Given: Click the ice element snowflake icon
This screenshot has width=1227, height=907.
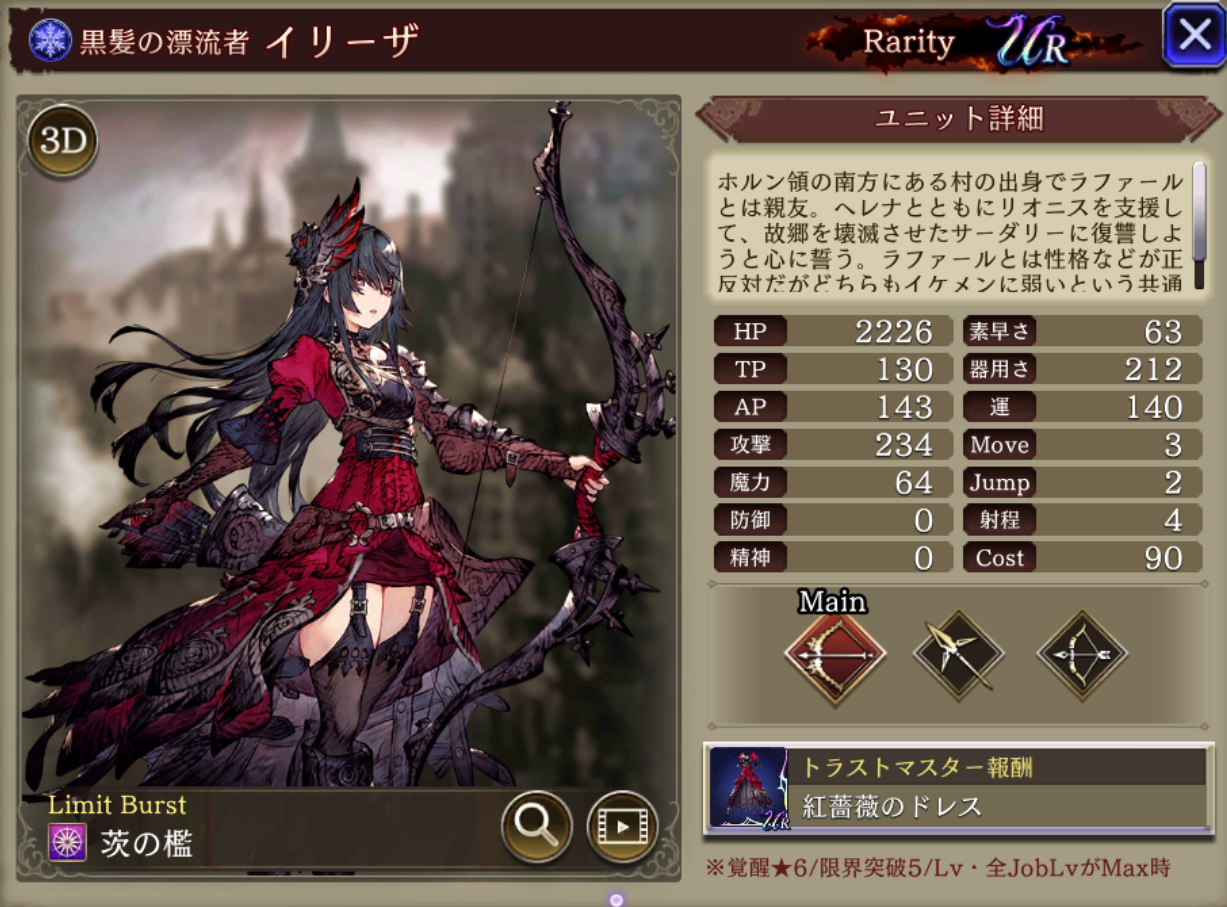Looking at the screenshot, I should pos(45,40).
